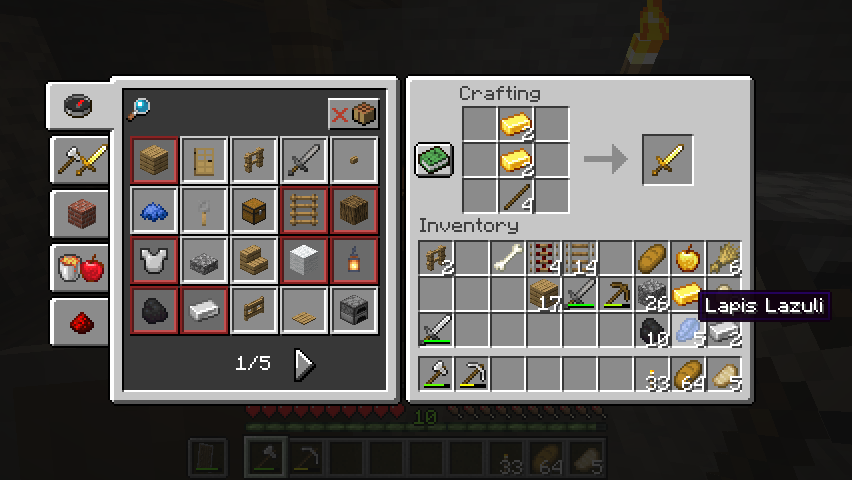Select the lapis lazuli stack
The image size is (852, 480).
688,330
